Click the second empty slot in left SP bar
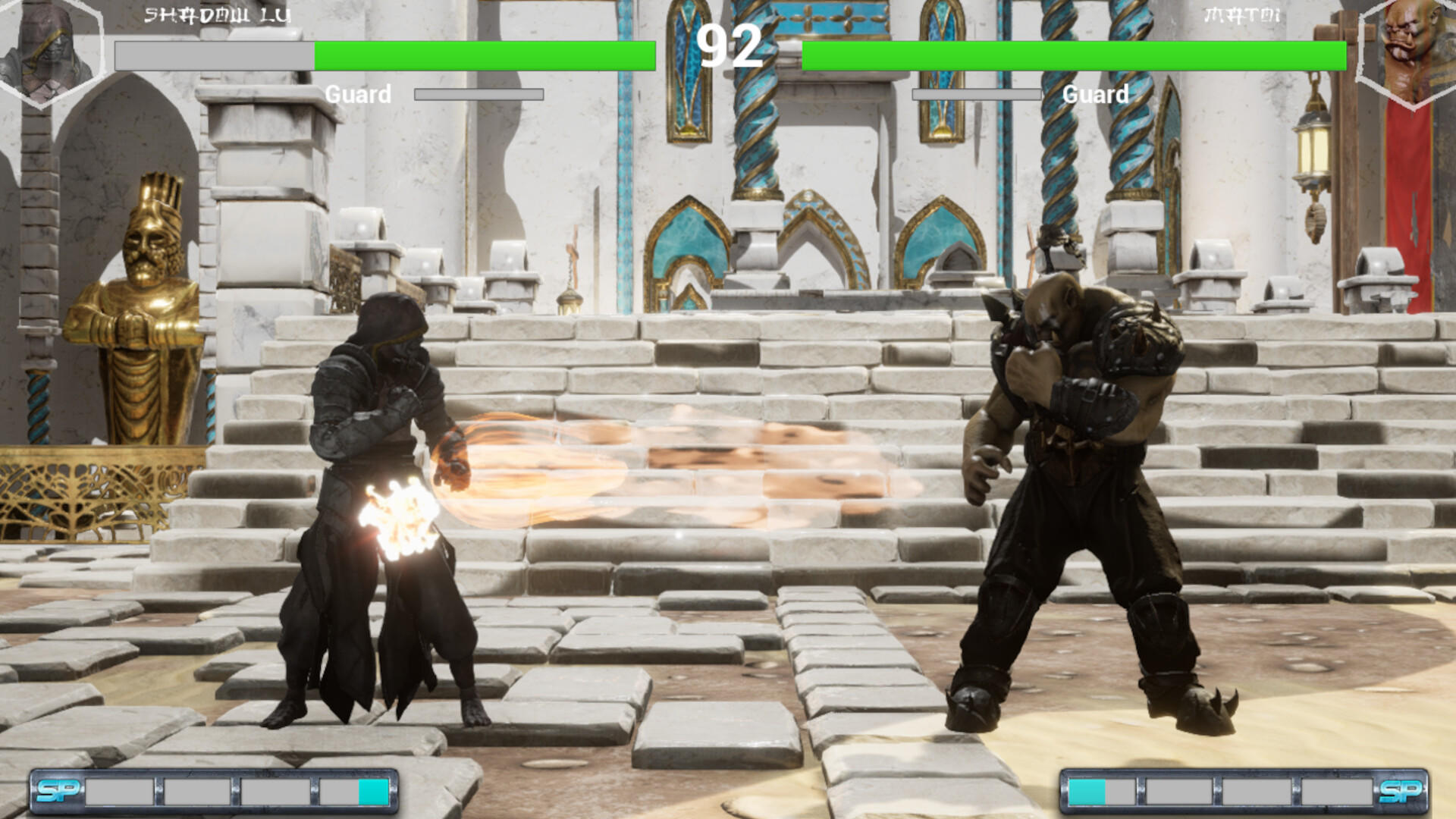Viewport: 1456px width, 819px height. (x=197, y=789)
